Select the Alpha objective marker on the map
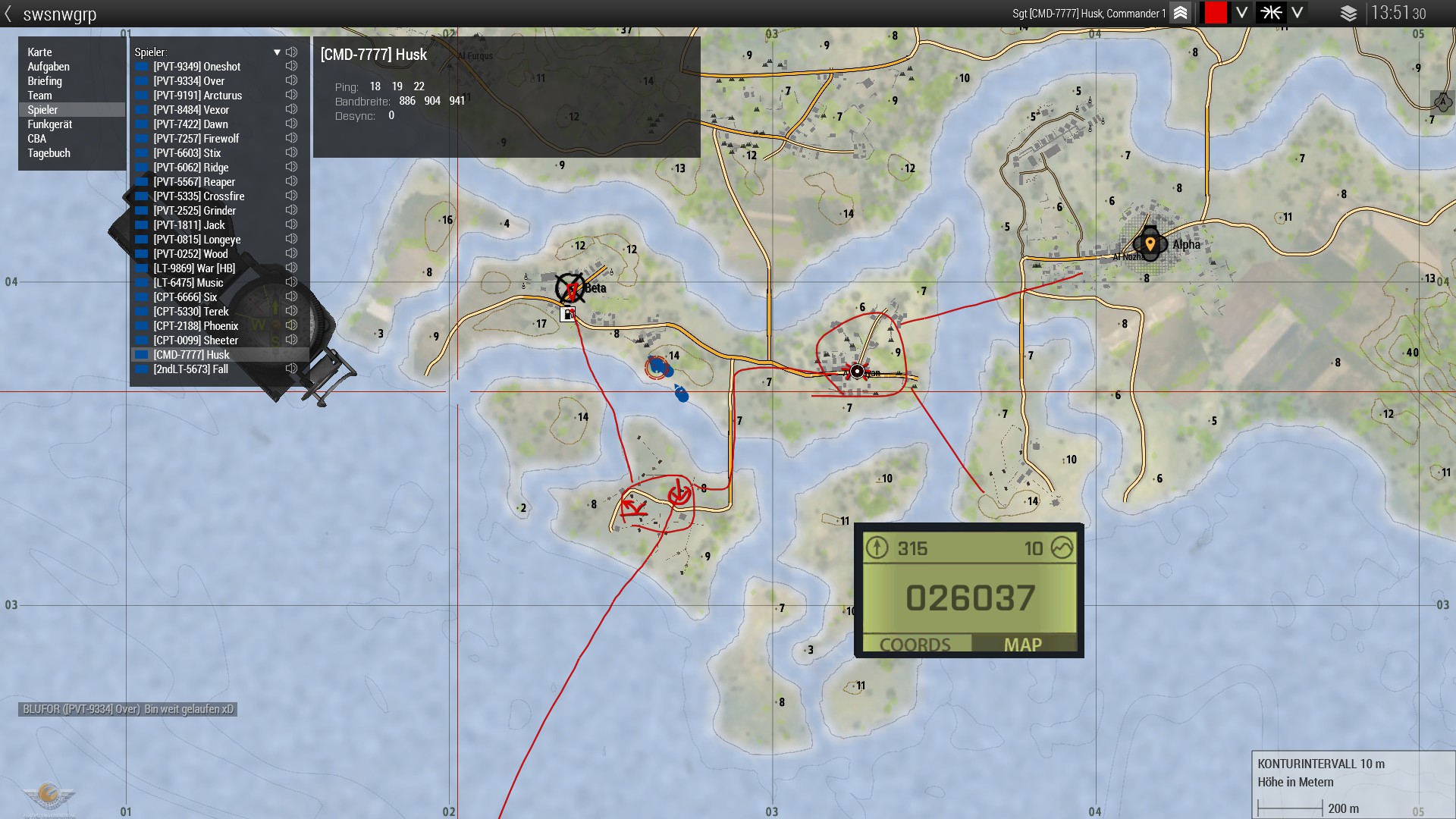 tap(1150, 244)
